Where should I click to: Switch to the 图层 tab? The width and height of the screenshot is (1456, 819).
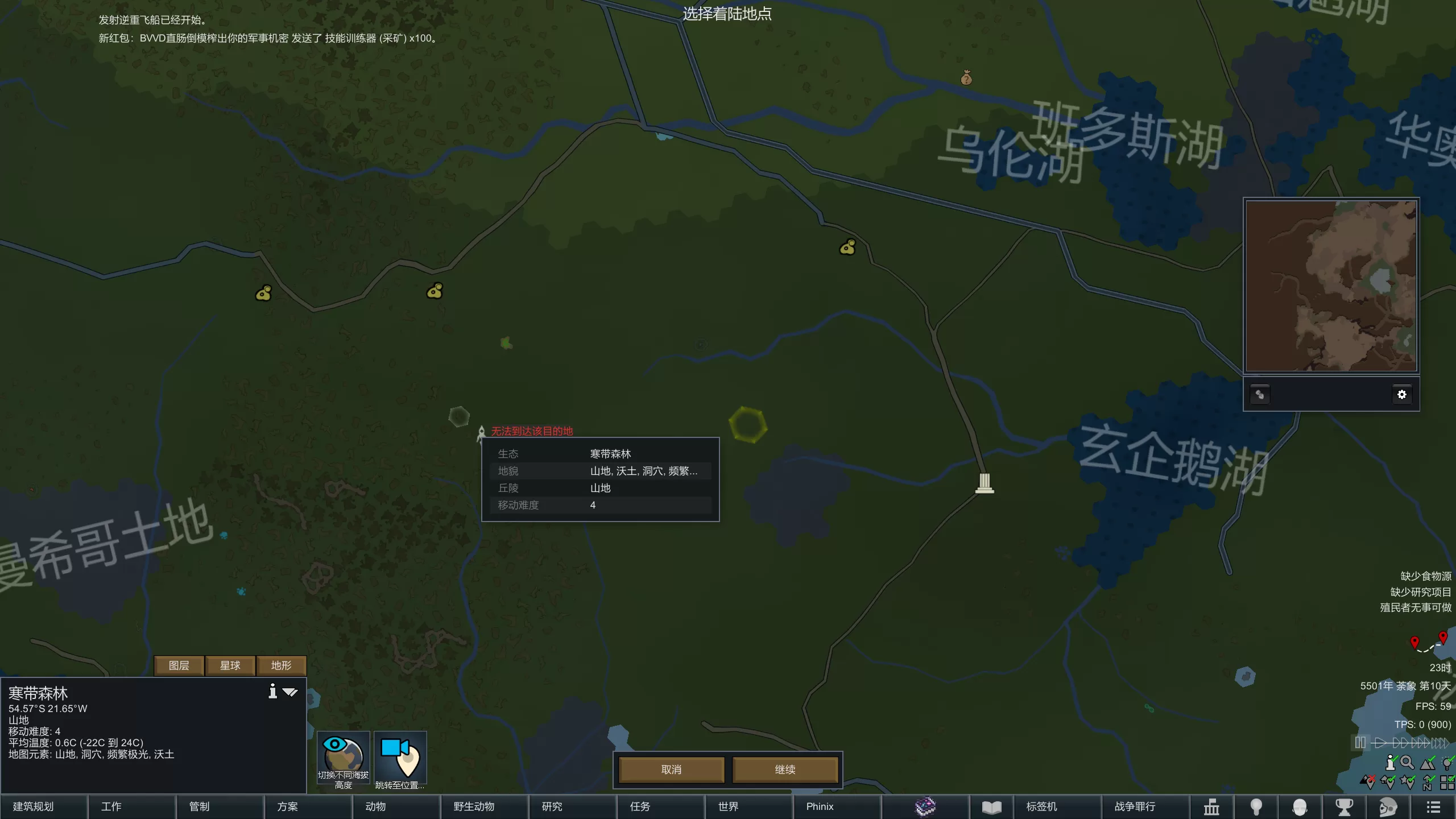pos(179,665)
